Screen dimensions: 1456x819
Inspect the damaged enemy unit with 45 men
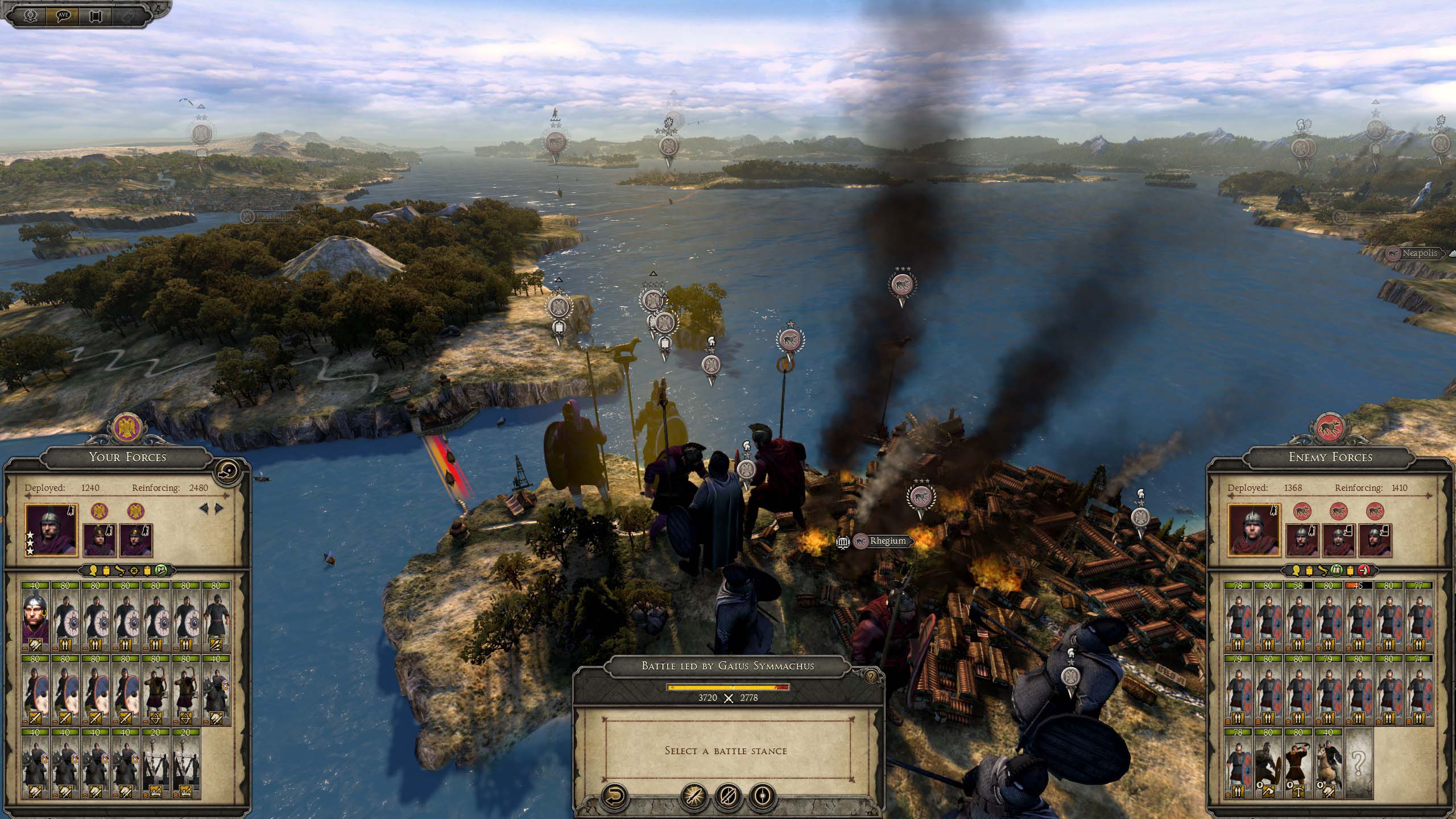click(1358, 615)
